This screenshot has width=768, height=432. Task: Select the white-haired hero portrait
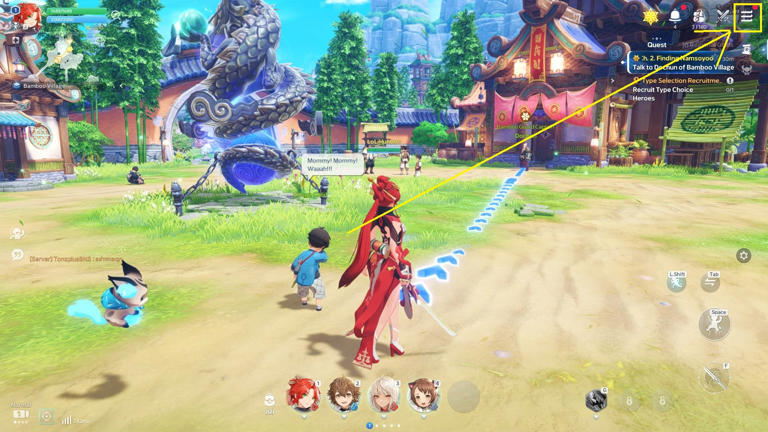click(383, 396)
